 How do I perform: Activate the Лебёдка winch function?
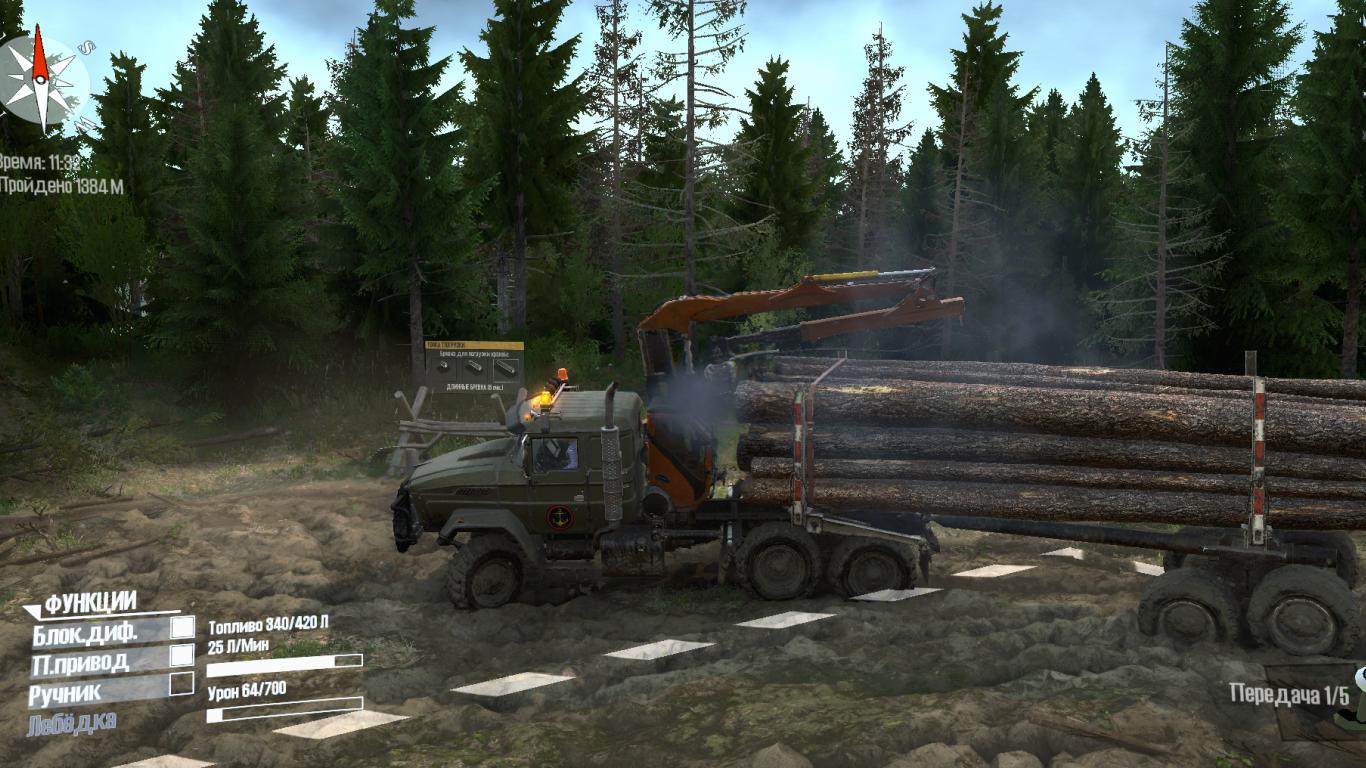(x=72, y=720)
